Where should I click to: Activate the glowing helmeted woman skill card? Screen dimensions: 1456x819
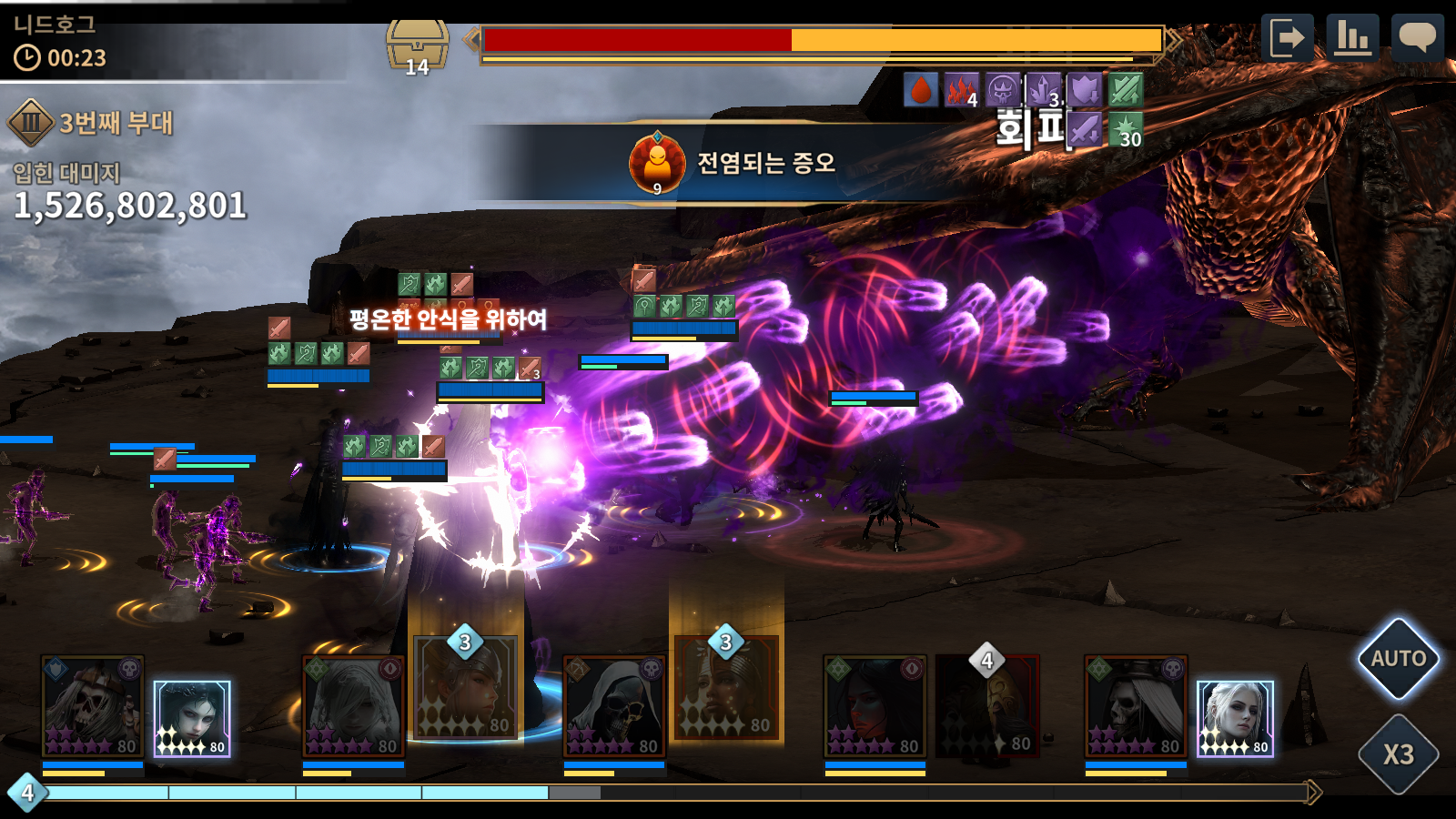click(x=466, y=687)
